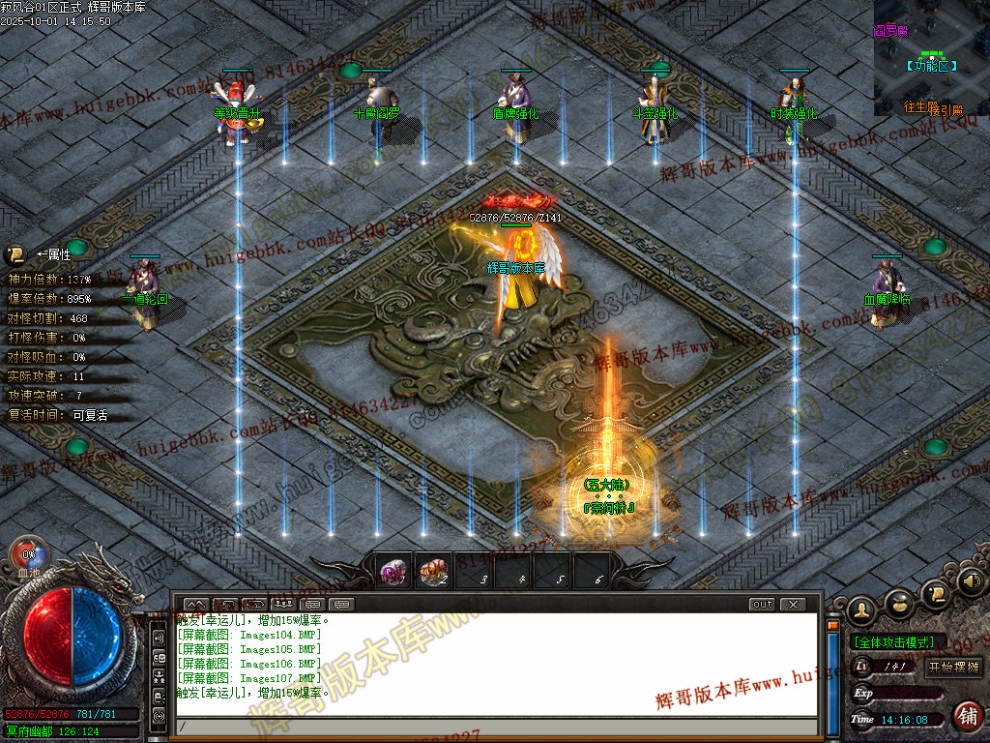The width and height of the screenshot is (990, 743).
Task: Click the OUT button on chat panel
Action: pyautogui.click(x=762, y=604)
